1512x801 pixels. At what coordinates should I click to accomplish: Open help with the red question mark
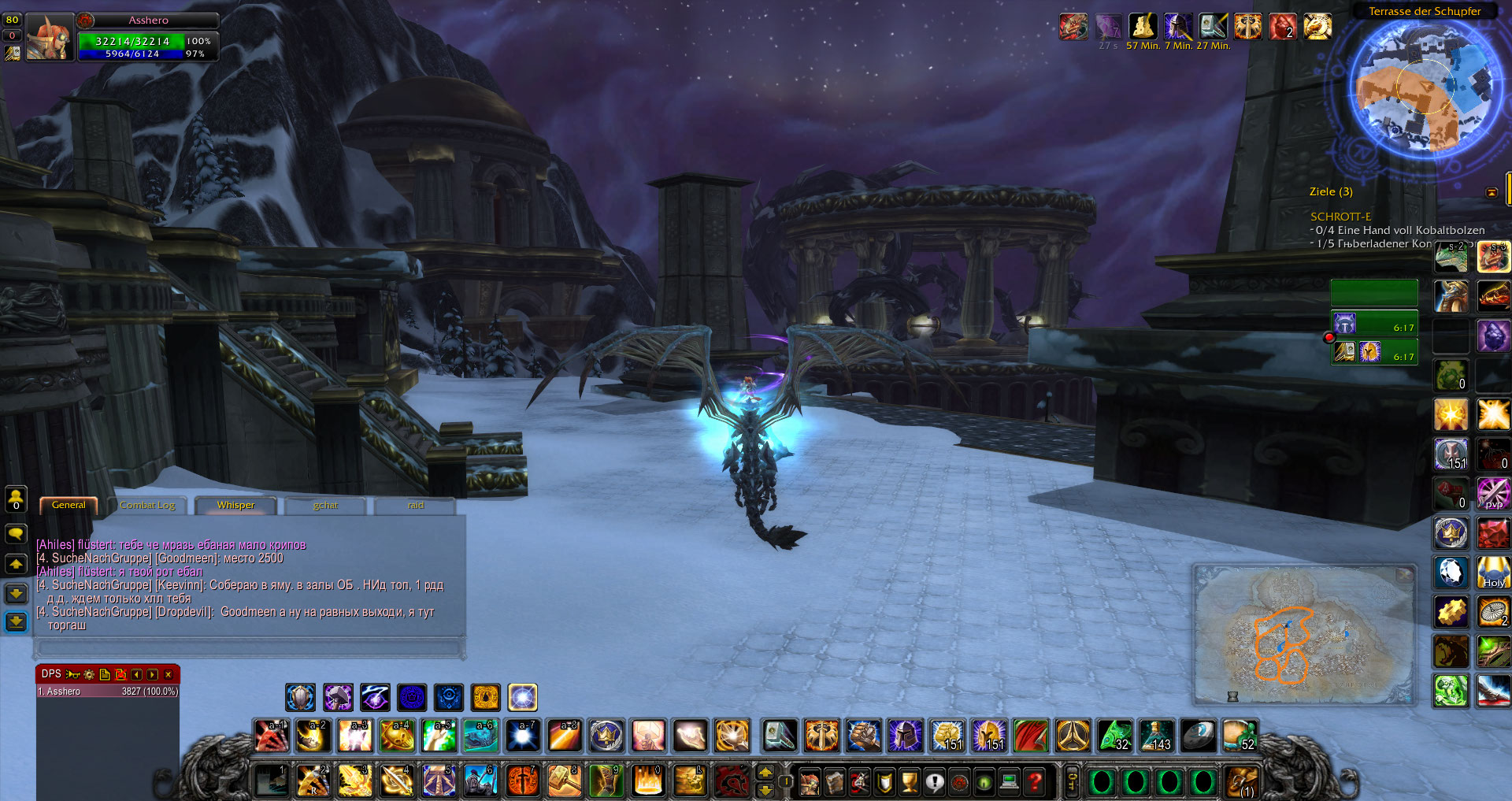pos(1036,782)
